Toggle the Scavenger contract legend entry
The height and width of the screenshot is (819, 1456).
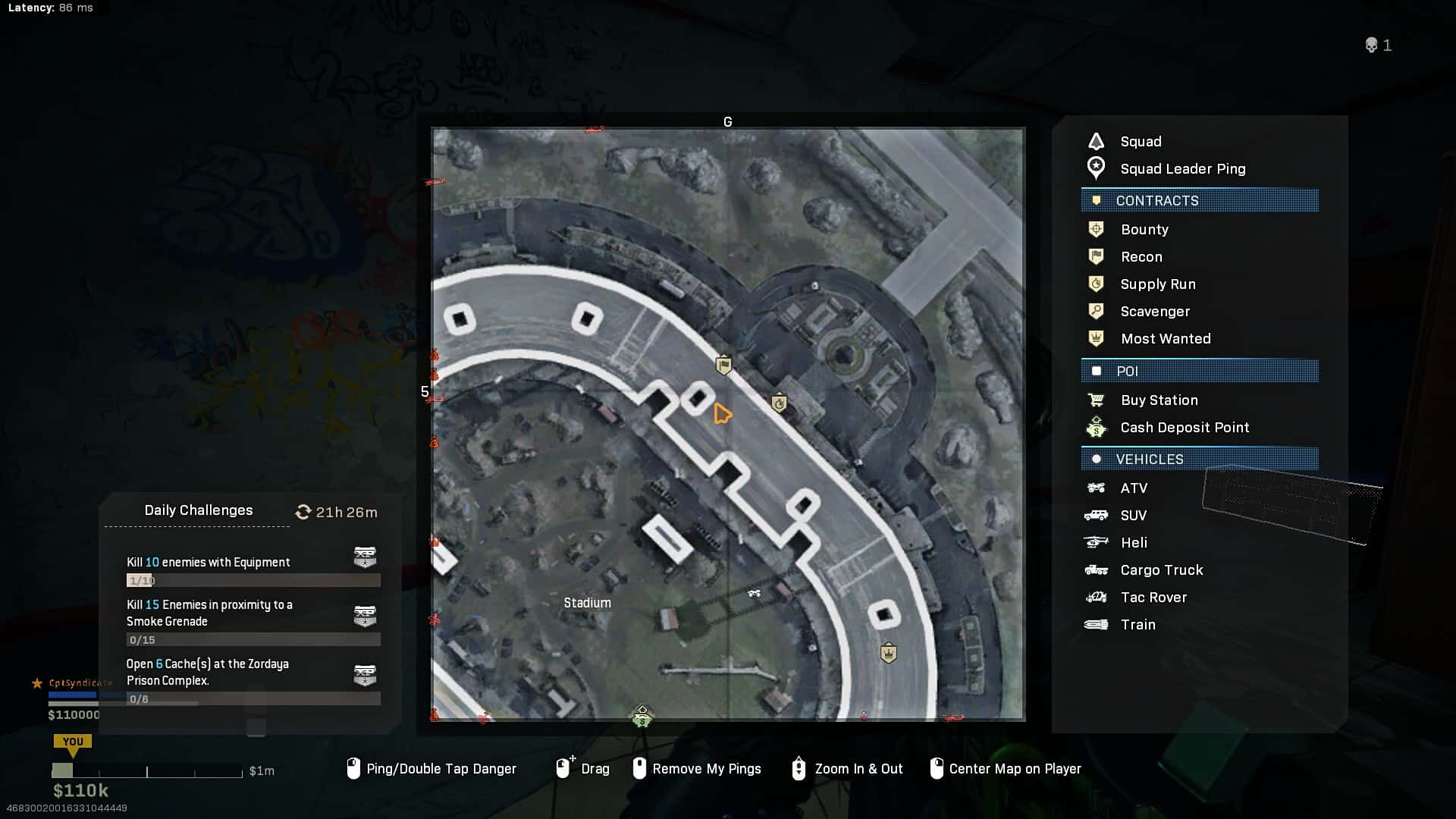pyautogui.click(x=1154, y=312)
